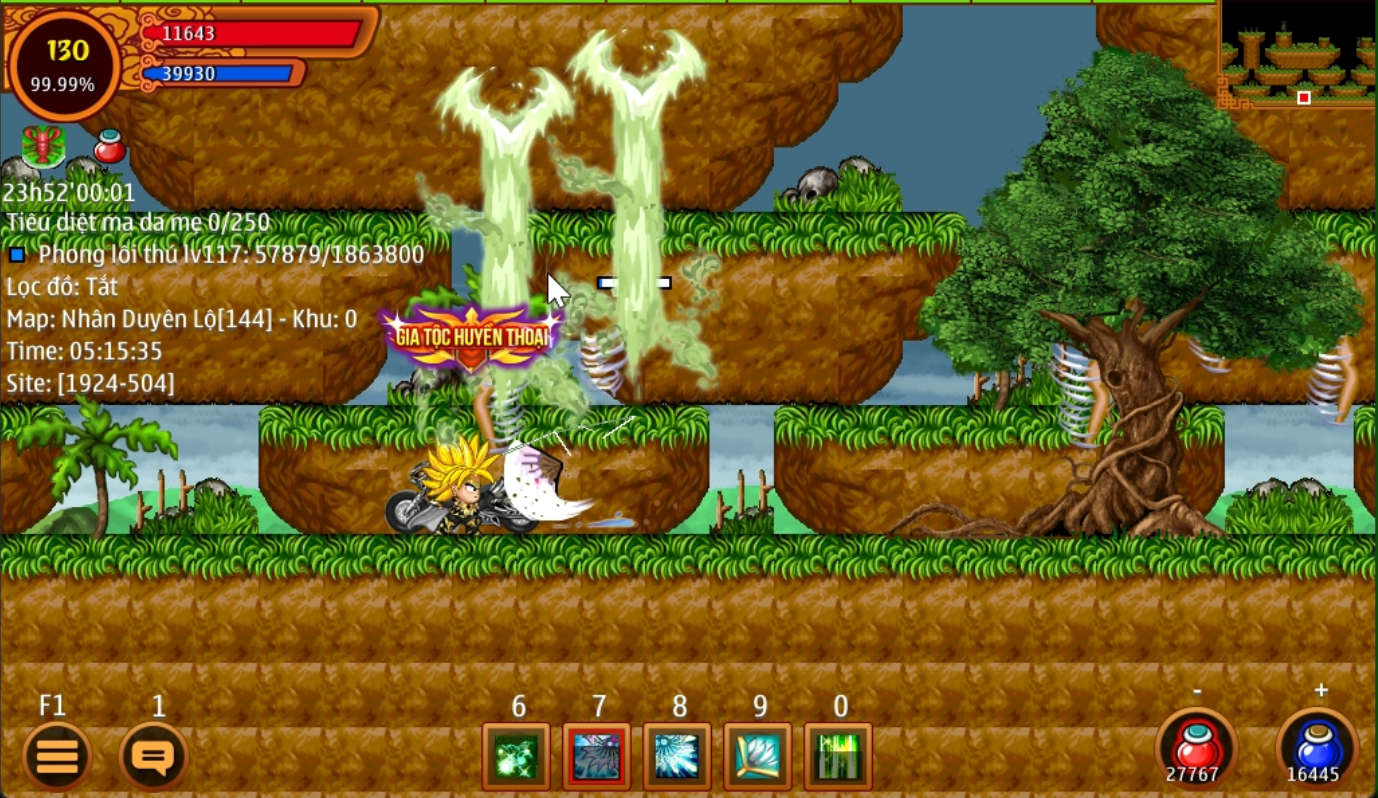This screenshot has height=798, width=1378.
Task: Open the chat speech bubble button
Action: (153, 756)
